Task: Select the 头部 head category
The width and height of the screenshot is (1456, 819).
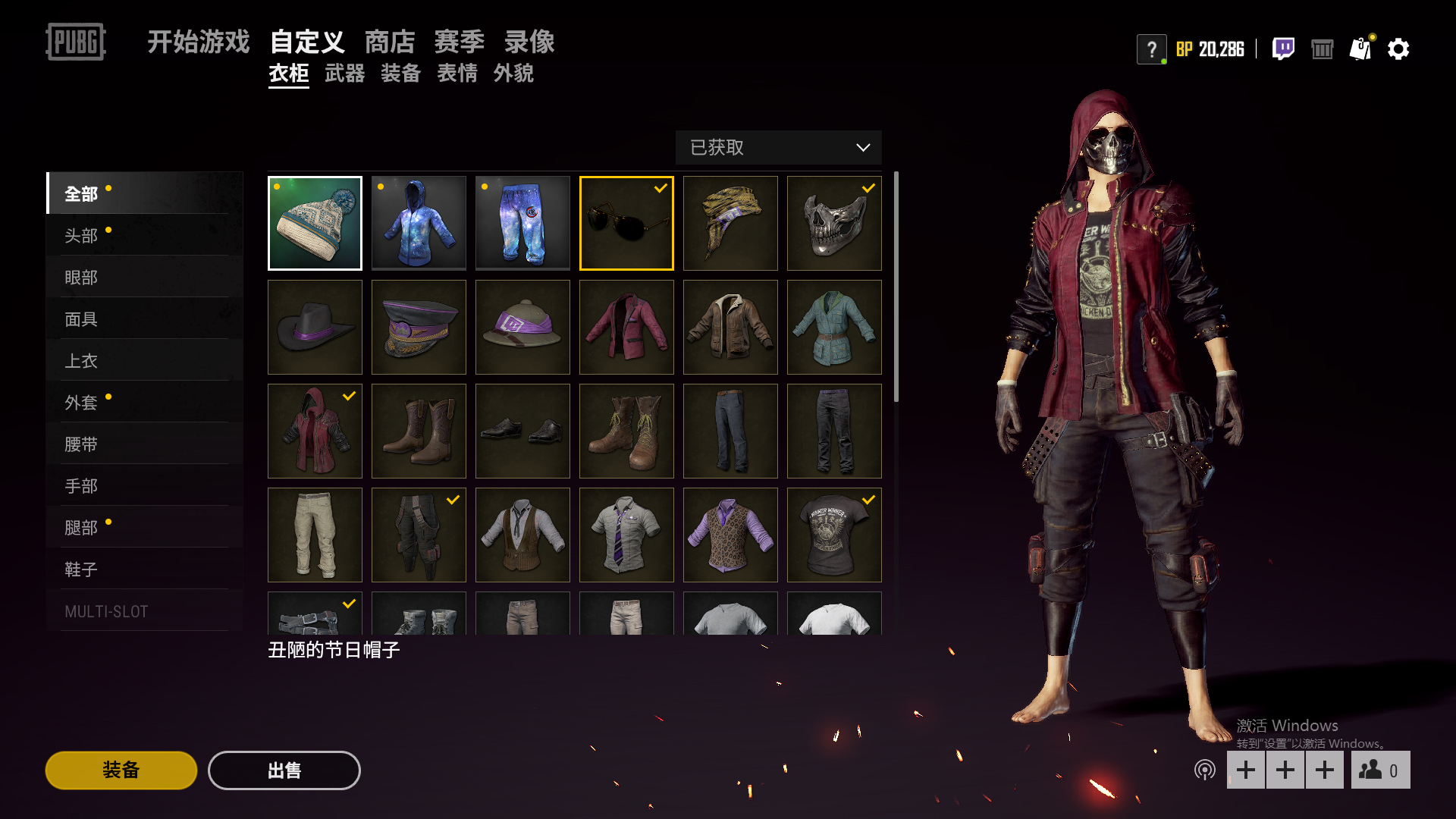Action: [x=81, y=236]
